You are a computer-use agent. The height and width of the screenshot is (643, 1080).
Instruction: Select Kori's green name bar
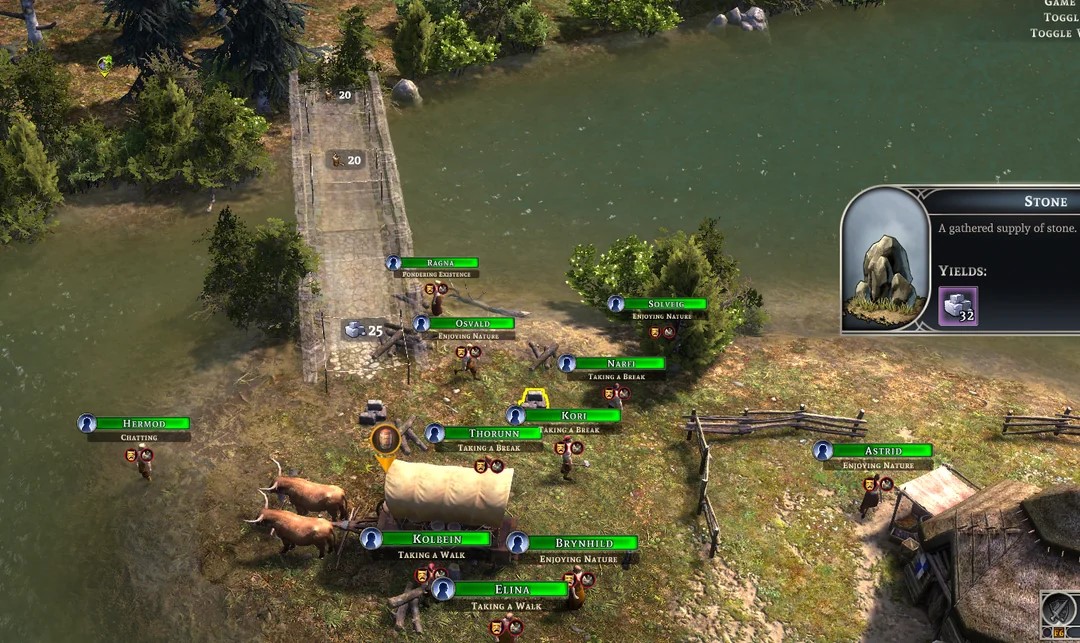573,416
